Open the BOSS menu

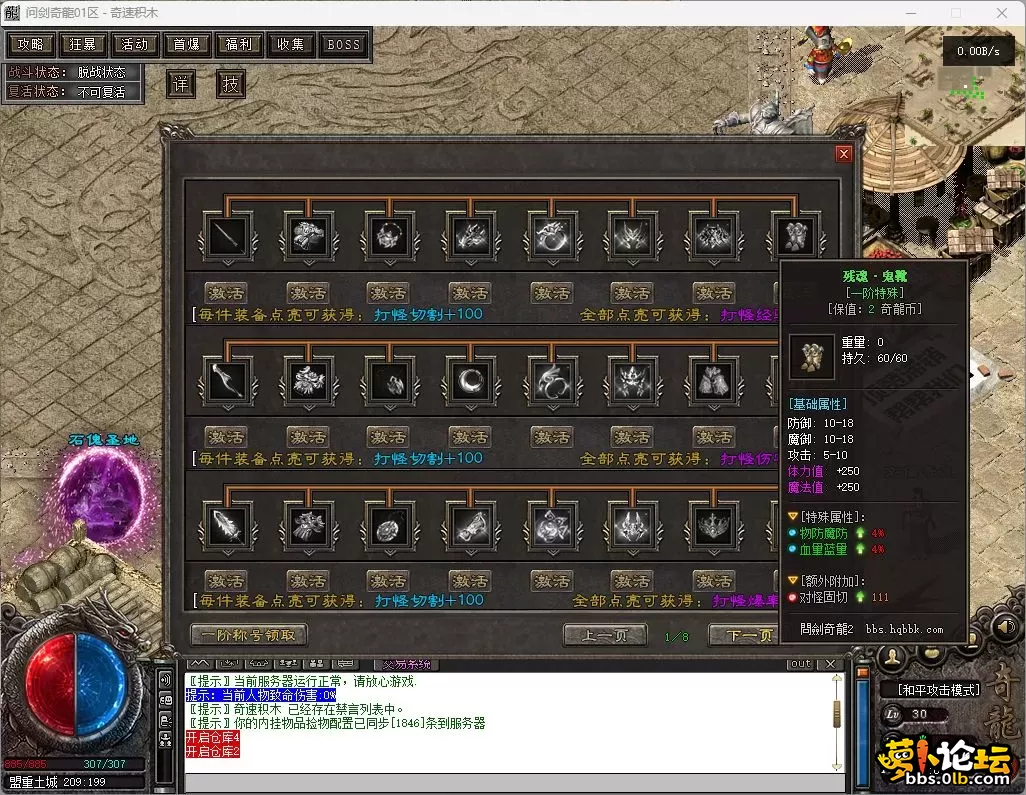tap(344, 45)
